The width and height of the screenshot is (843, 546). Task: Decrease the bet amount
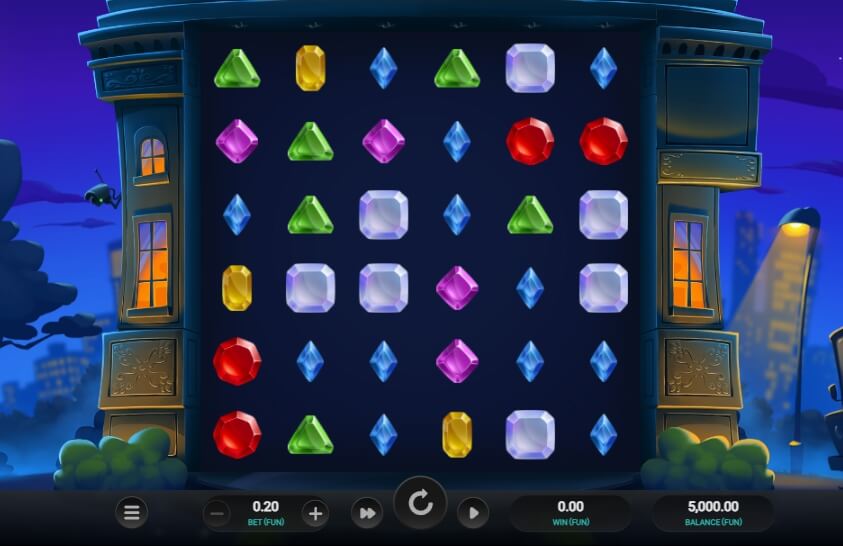pyautogui.click(x=217, y=514)
